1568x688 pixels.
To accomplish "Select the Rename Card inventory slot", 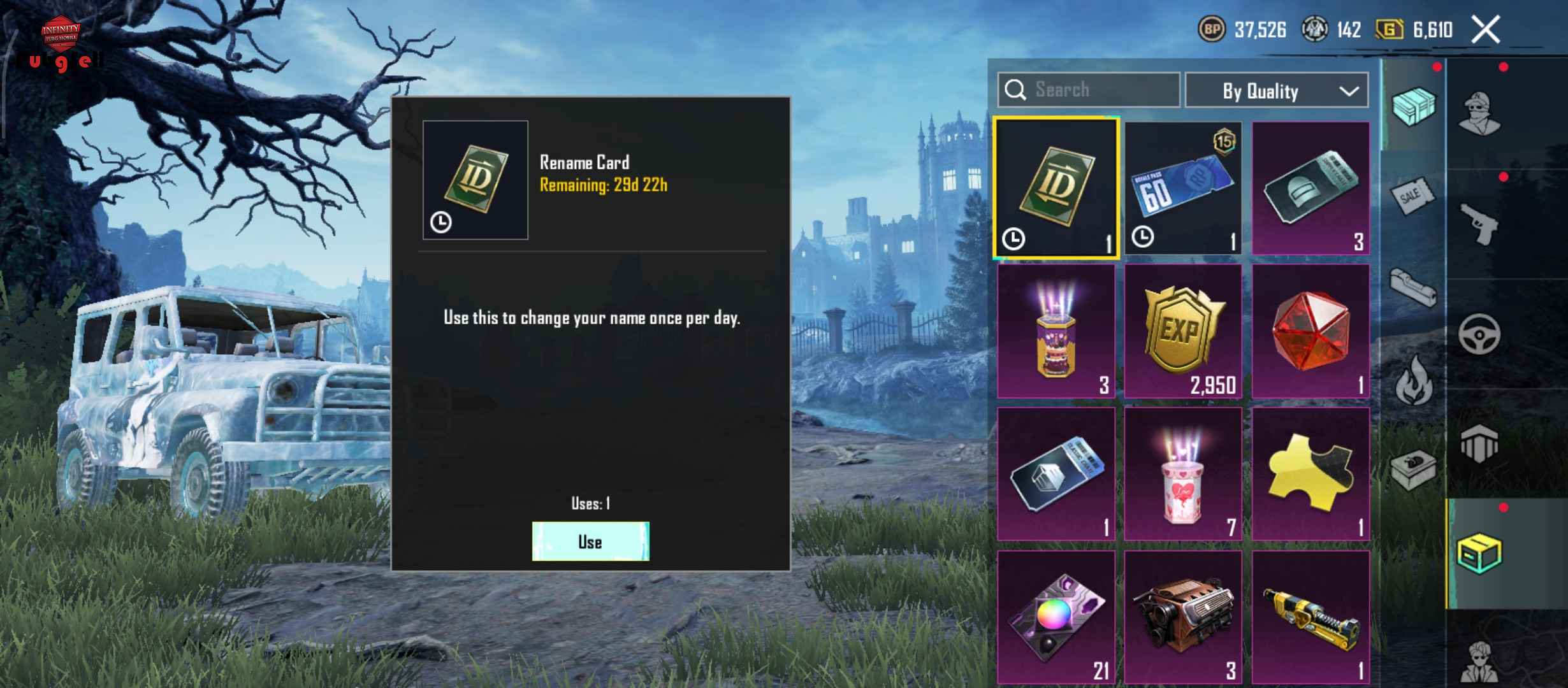I will [x=1056, y=189].
